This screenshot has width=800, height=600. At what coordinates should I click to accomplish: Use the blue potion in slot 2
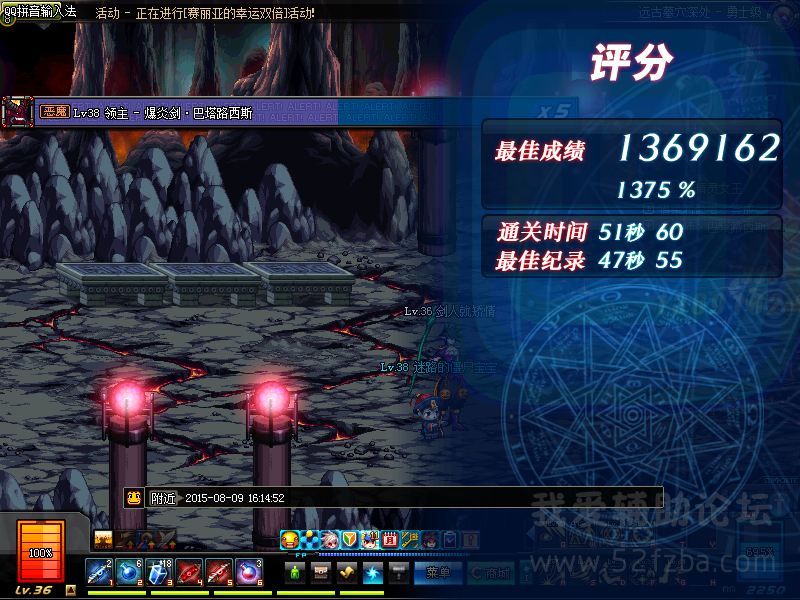[130, 573]
